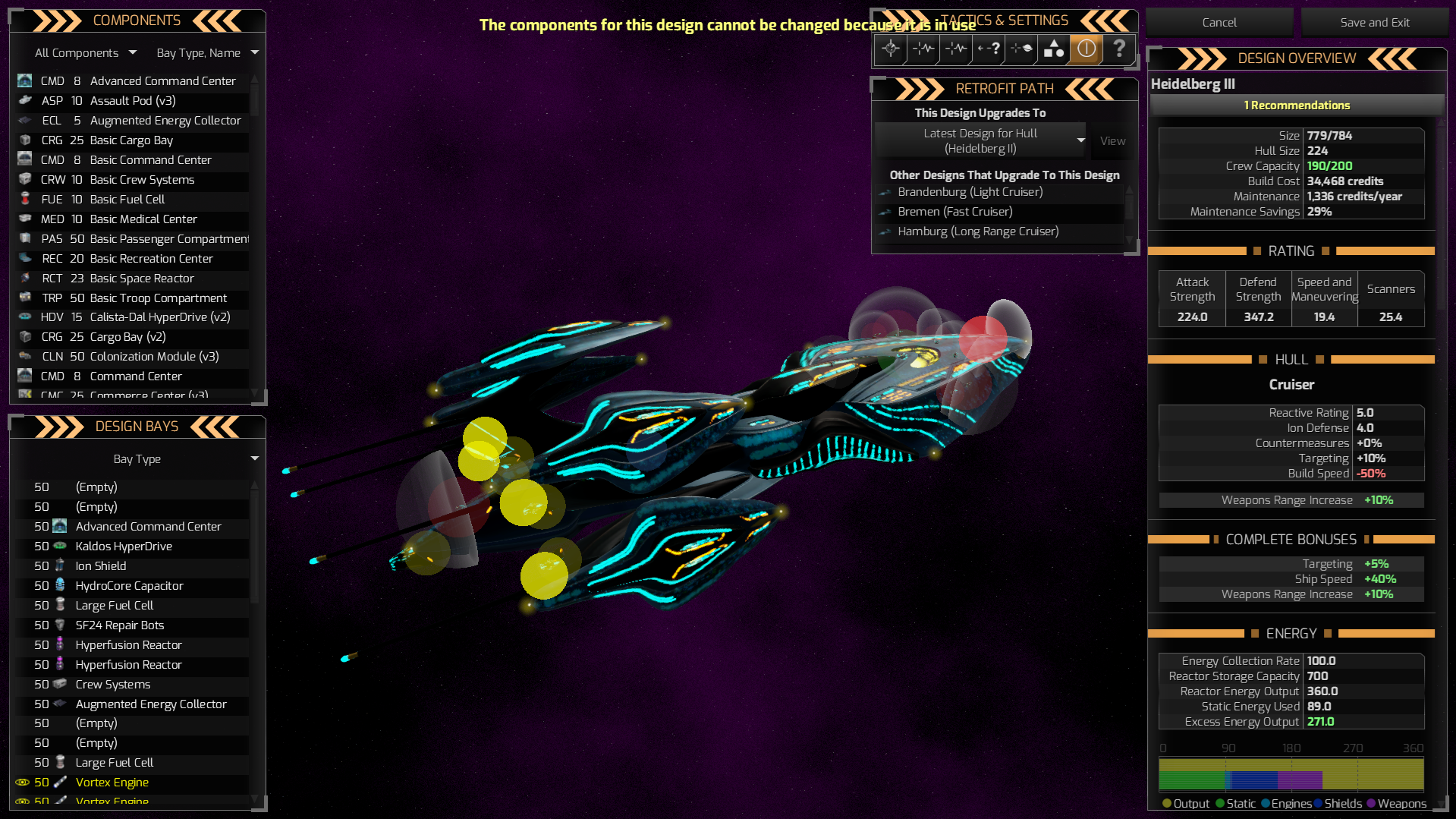The image size is (1456, 819).
Task: Open the Latest Design for Hull dropdown
Action: click(983, 140)
